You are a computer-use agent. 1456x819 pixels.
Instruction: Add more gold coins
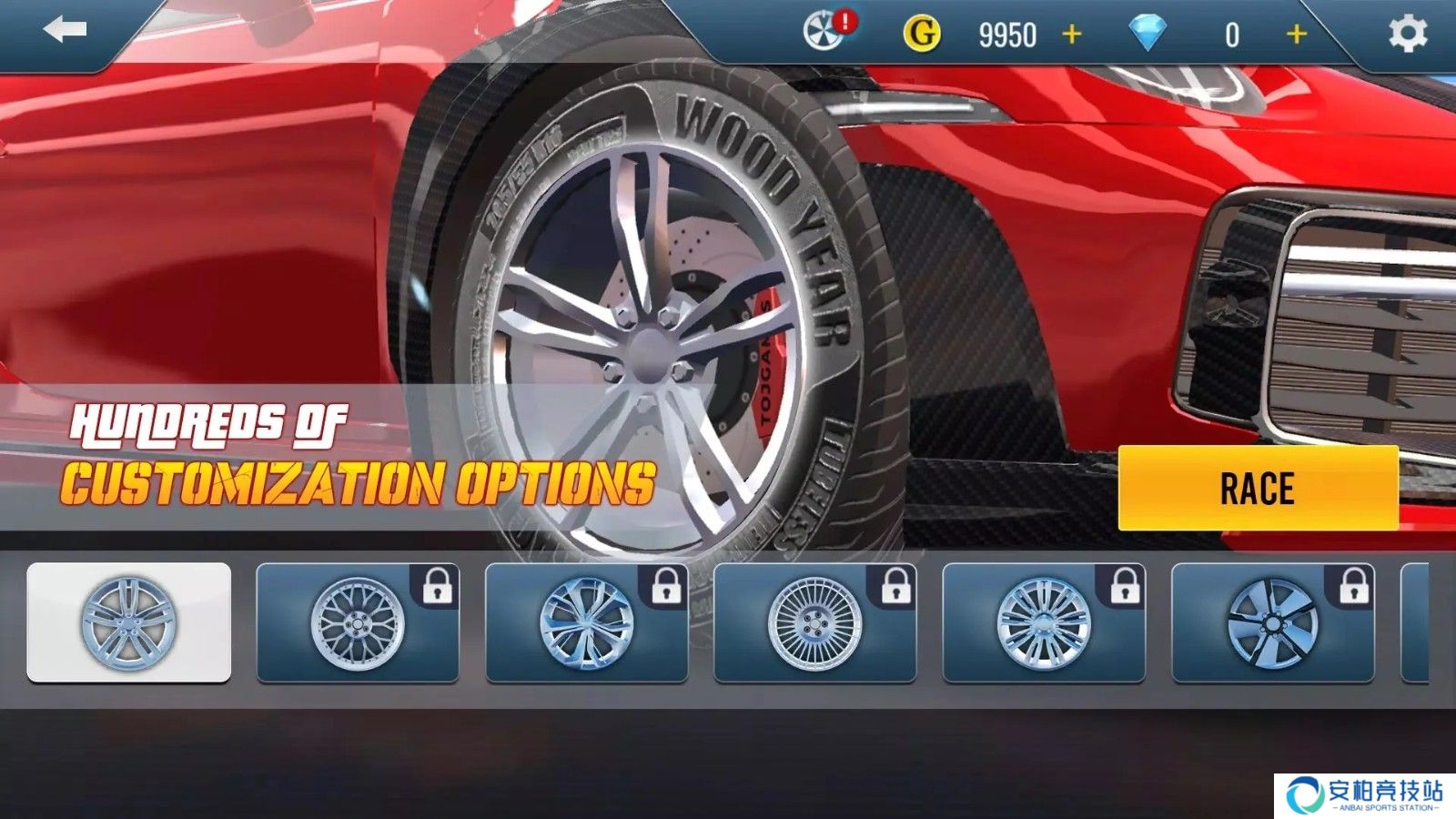1072,35
